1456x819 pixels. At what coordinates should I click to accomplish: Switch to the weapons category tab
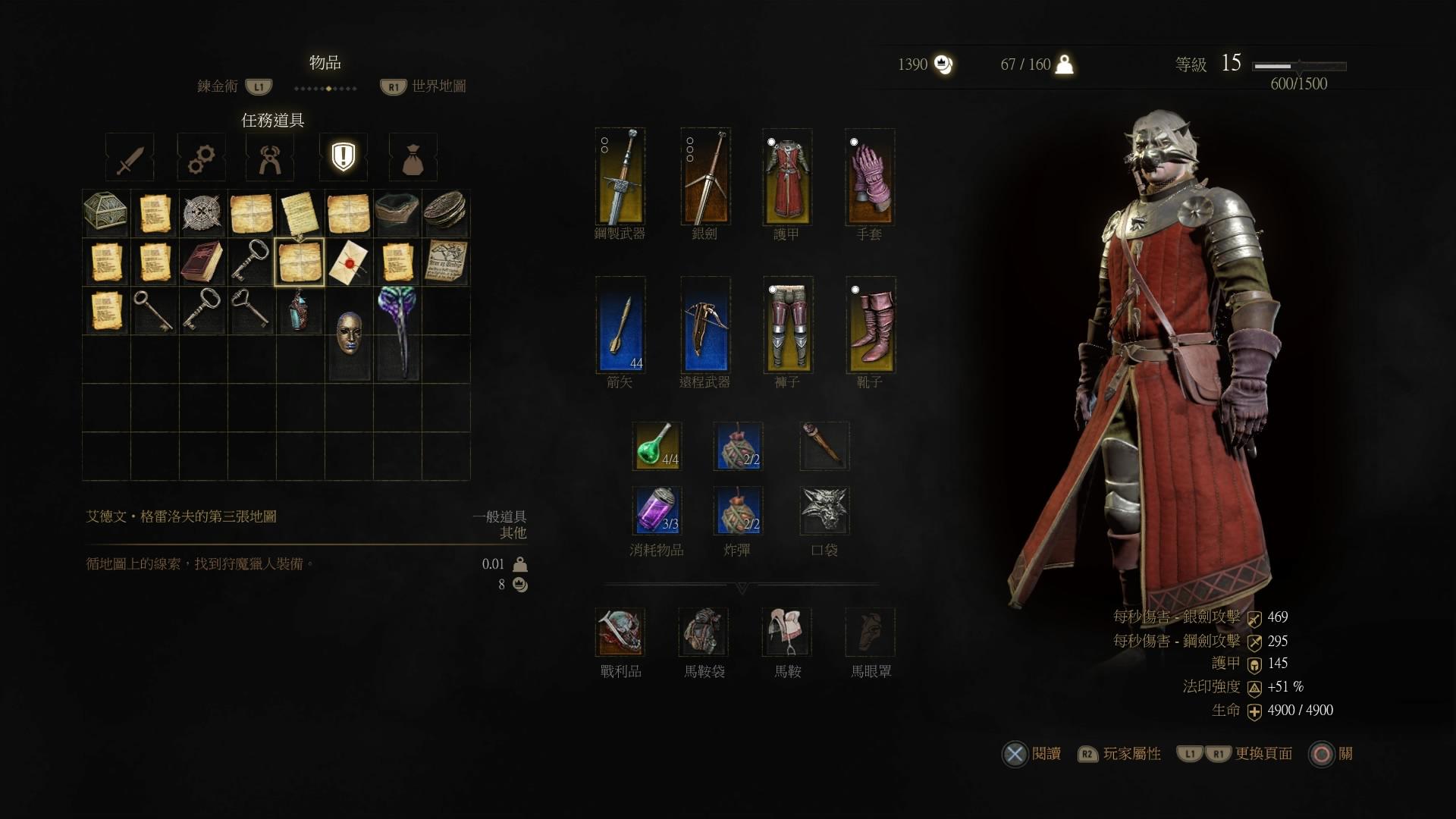[x=130, y=158]
